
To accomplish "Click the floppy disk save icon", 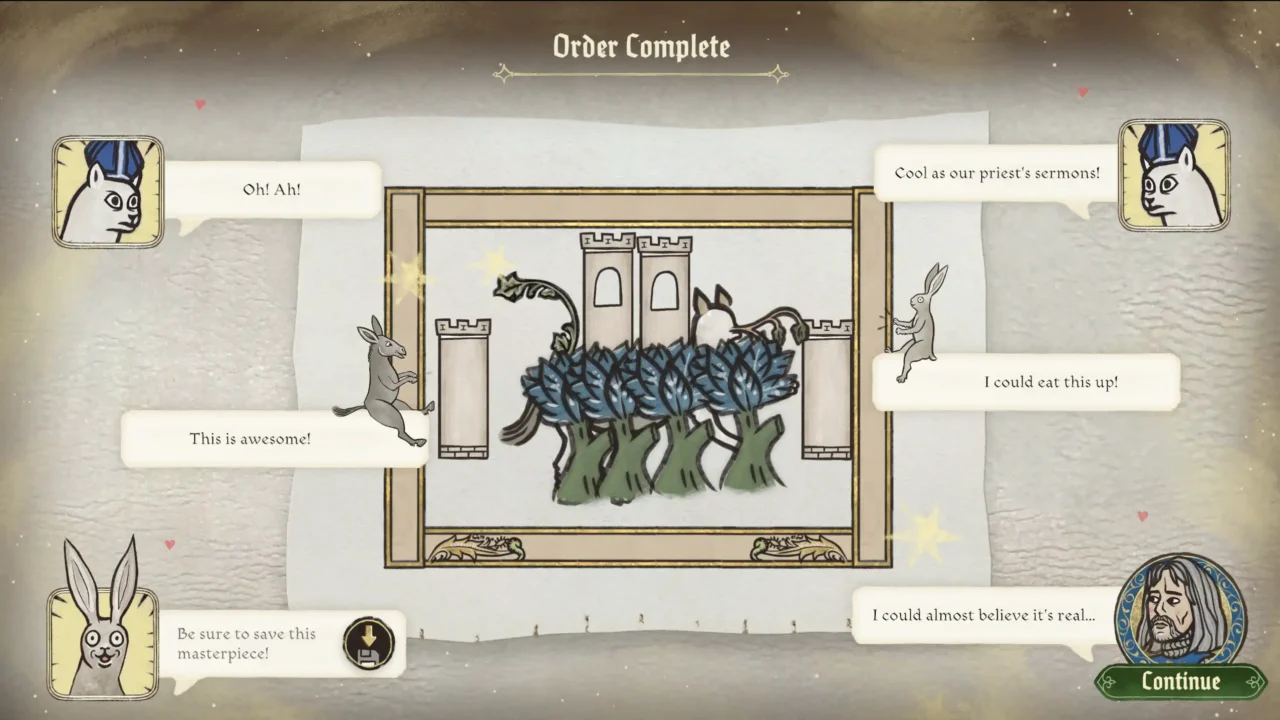I will coord(369,644).
